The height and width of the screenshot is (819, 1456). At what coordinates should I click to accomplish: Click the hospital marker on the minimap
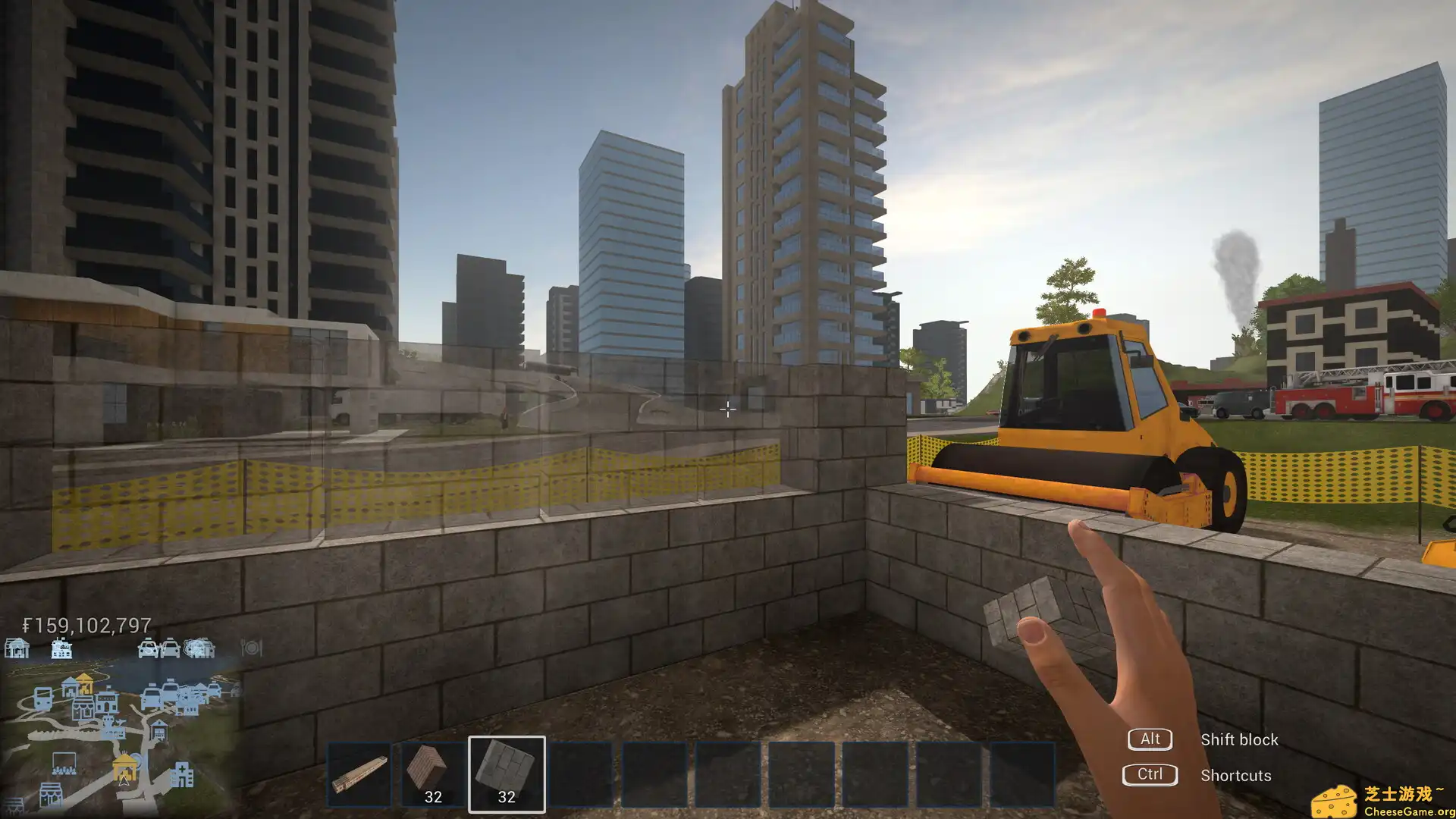(182, 775)
